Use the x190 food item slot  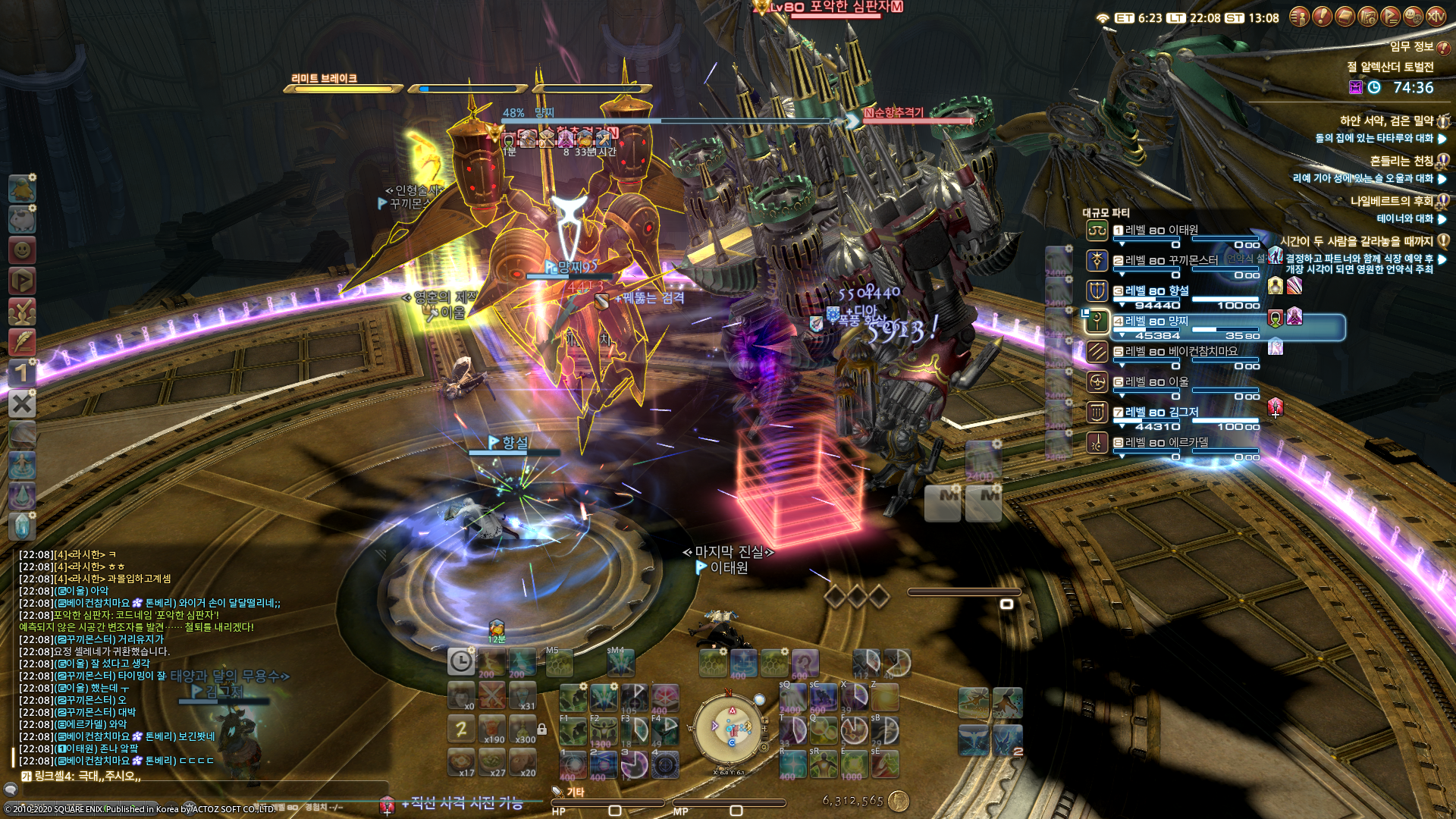(491, 728)
